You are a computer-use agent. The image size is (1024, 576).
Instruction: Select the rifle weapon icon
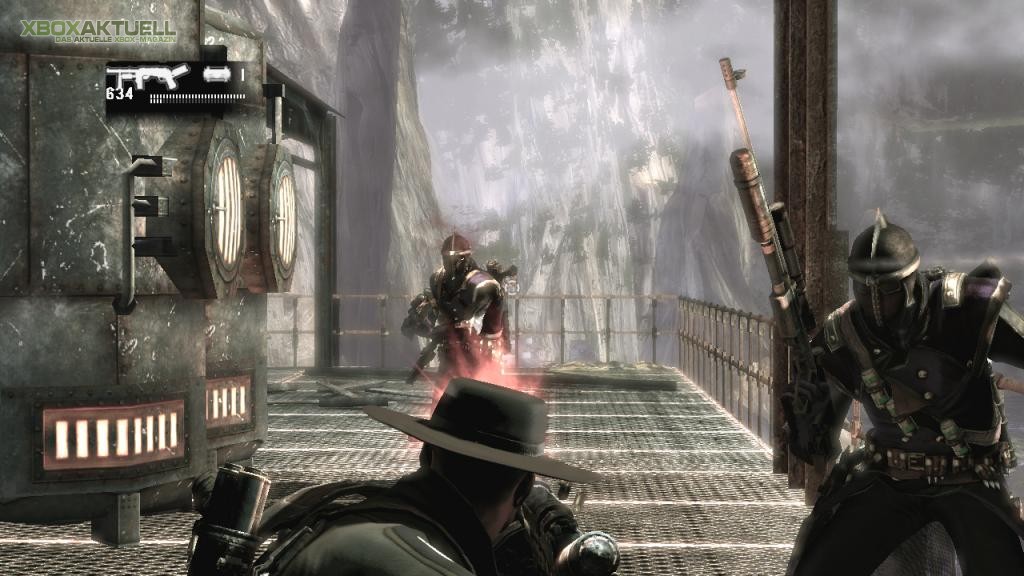[147, 77]
